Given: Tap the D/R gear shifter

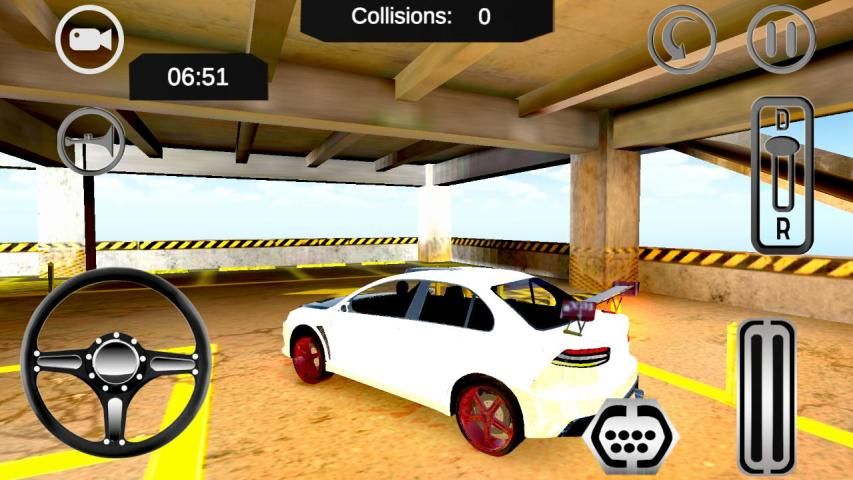Looking at the screenshot, I should 782,176.
